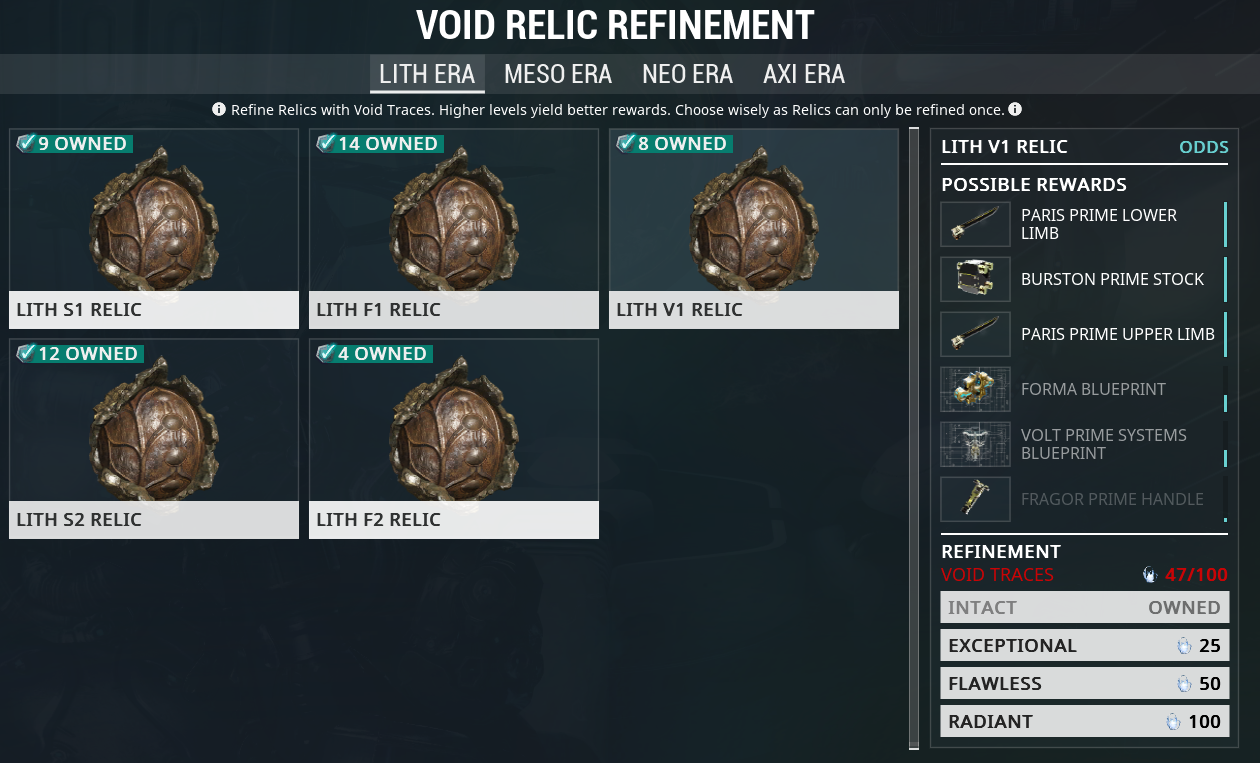Image resolution: width=1260 pixels, height=763 pixels.
Task: Select the Lith S1 Relic
Action: pos(154,229)
